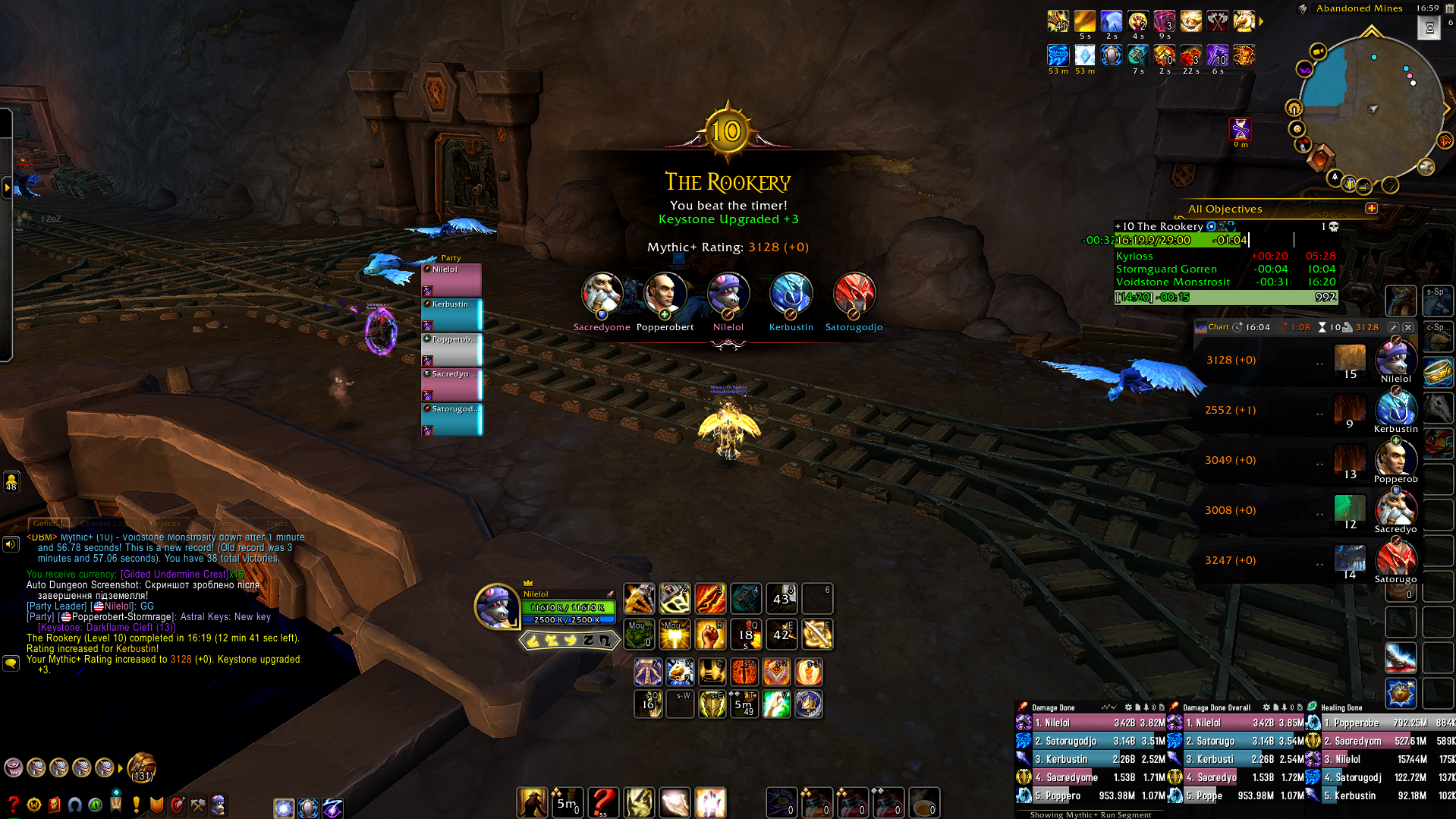
Task: Switch to the General chat tab
Action: (48, 523)
